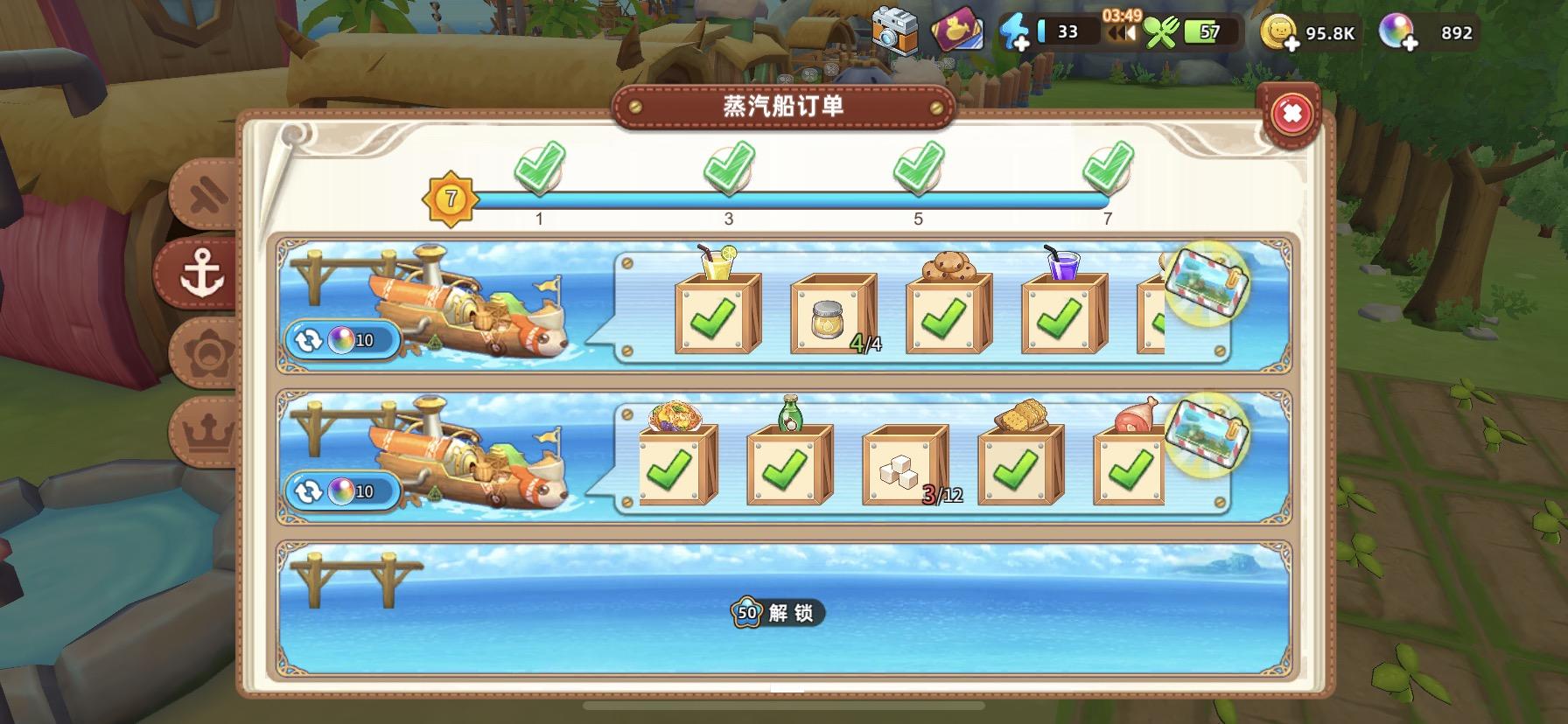
Task: Refresh the first ship order for 10 gems
Action: tap(341, 341)
